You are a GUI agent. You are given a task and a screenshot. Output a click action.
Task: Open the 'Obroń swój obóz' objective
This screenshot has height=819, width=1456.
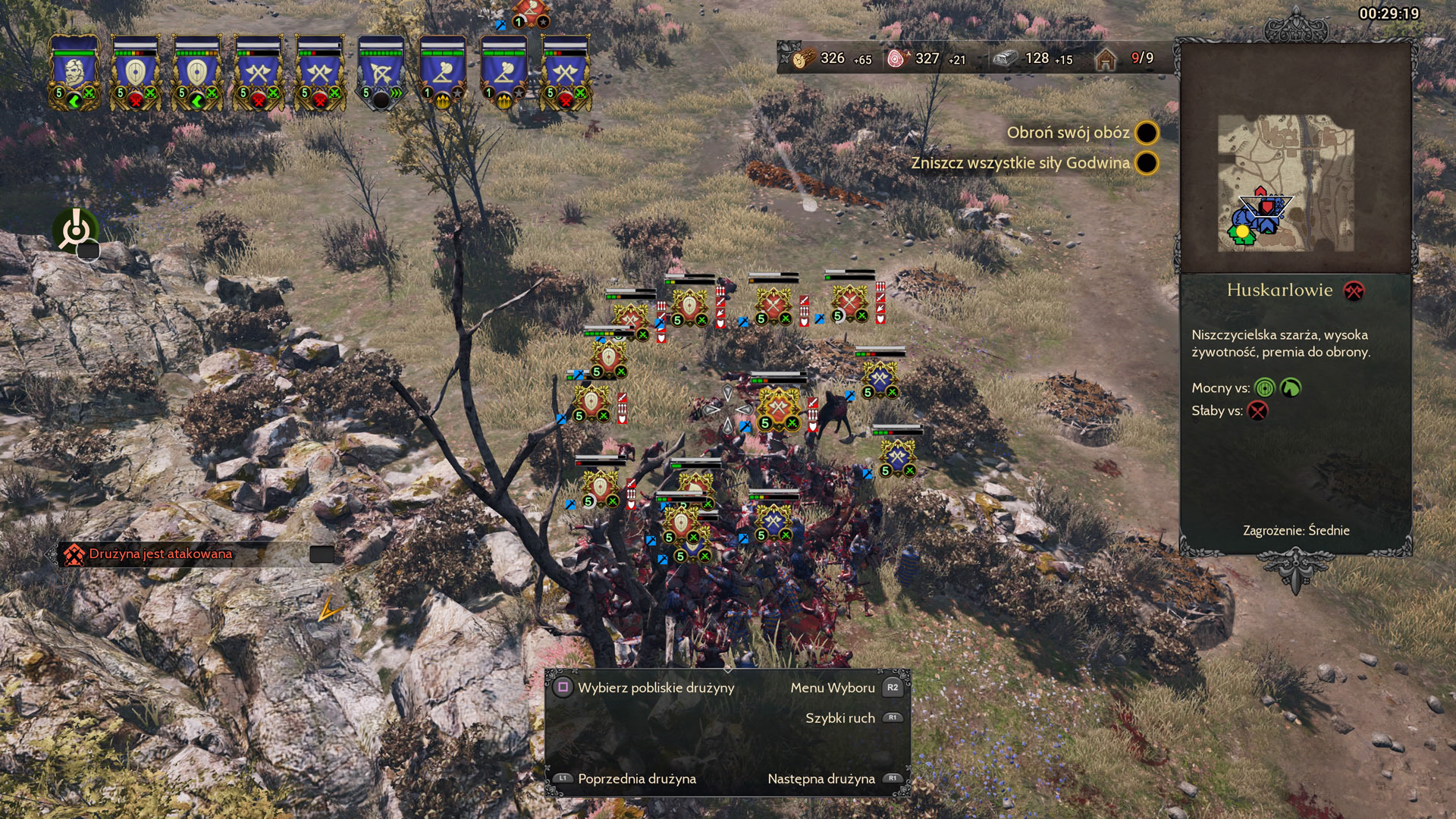[1068, 133]
